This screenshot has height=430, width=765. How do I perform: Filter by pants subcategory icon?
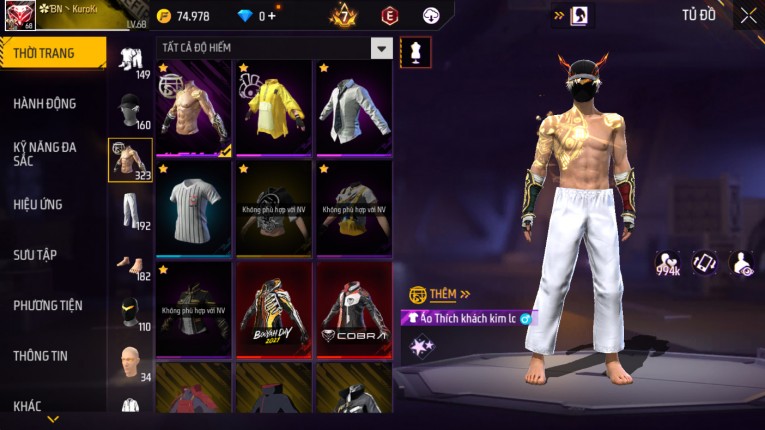130,210
